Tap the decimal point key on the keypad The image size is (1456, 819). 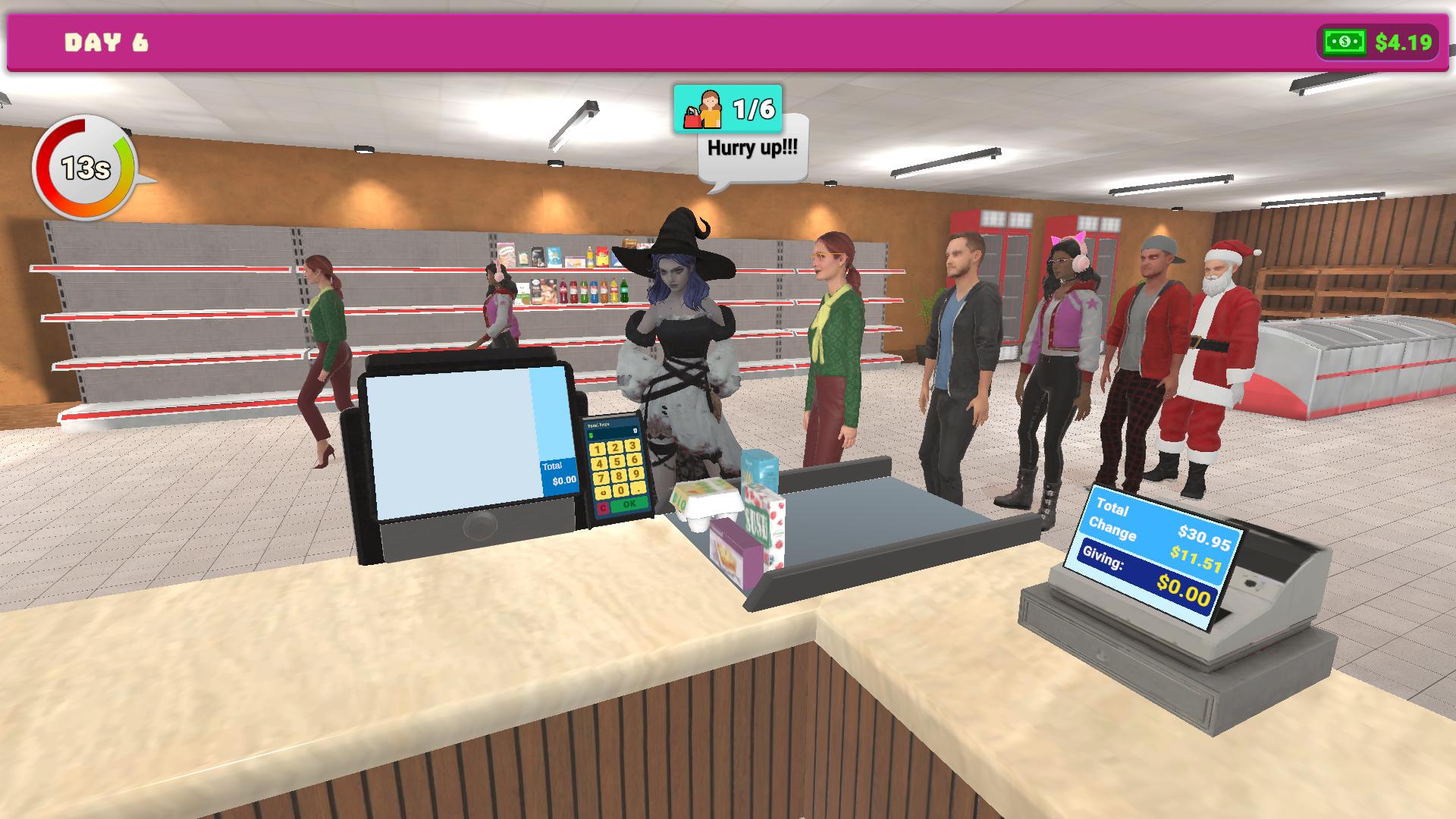click(639, 491)
